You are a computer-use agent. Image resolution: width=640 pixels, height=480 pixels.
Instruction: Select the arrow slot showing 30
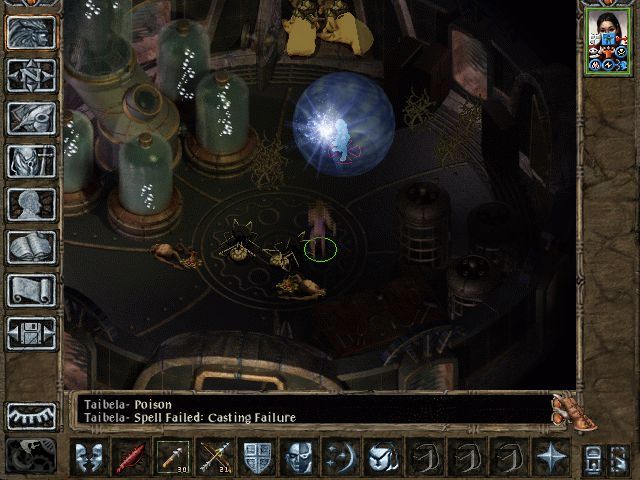click(x=173, y=457)
